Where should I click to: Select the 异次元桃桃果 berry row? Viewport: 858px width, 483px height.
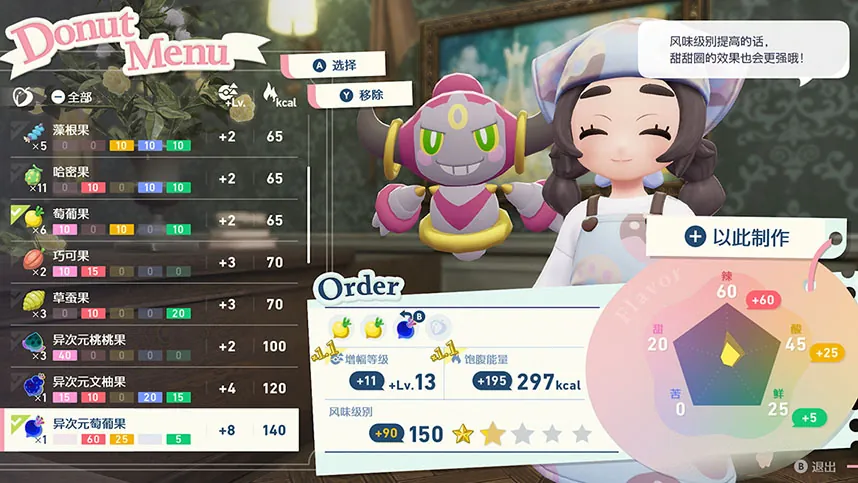tap(150, 346)
